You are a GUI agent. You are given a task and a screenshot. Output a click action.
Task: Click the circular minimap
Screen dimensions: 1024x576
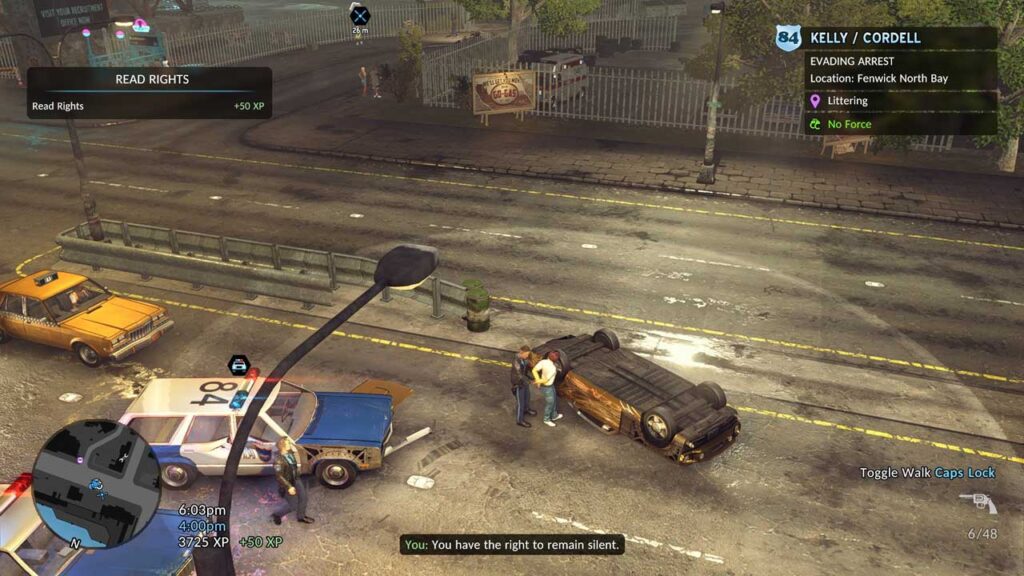(95, 483)
